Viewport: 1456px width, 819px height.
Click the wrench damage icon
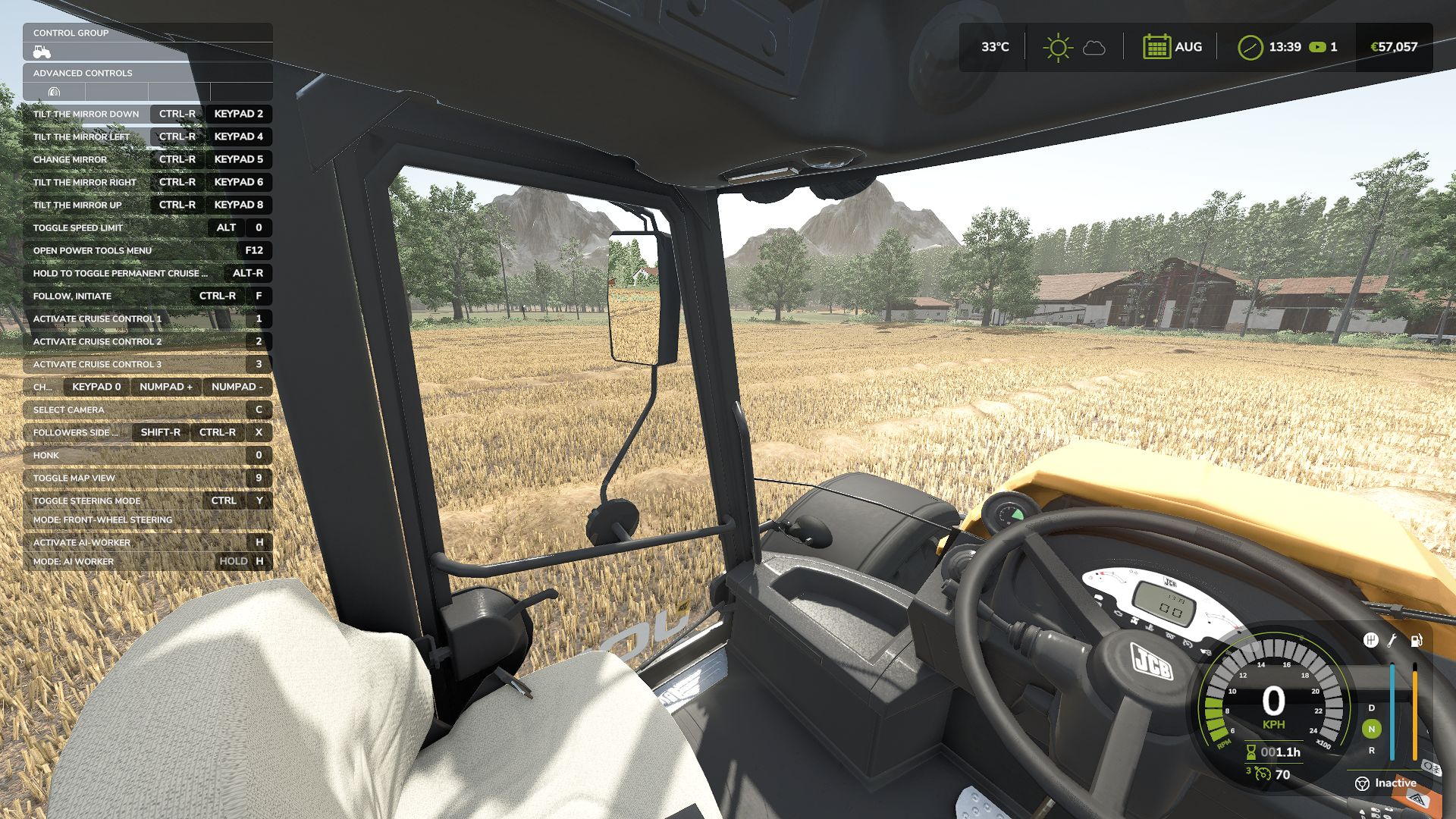click(x=1392, y=640)
